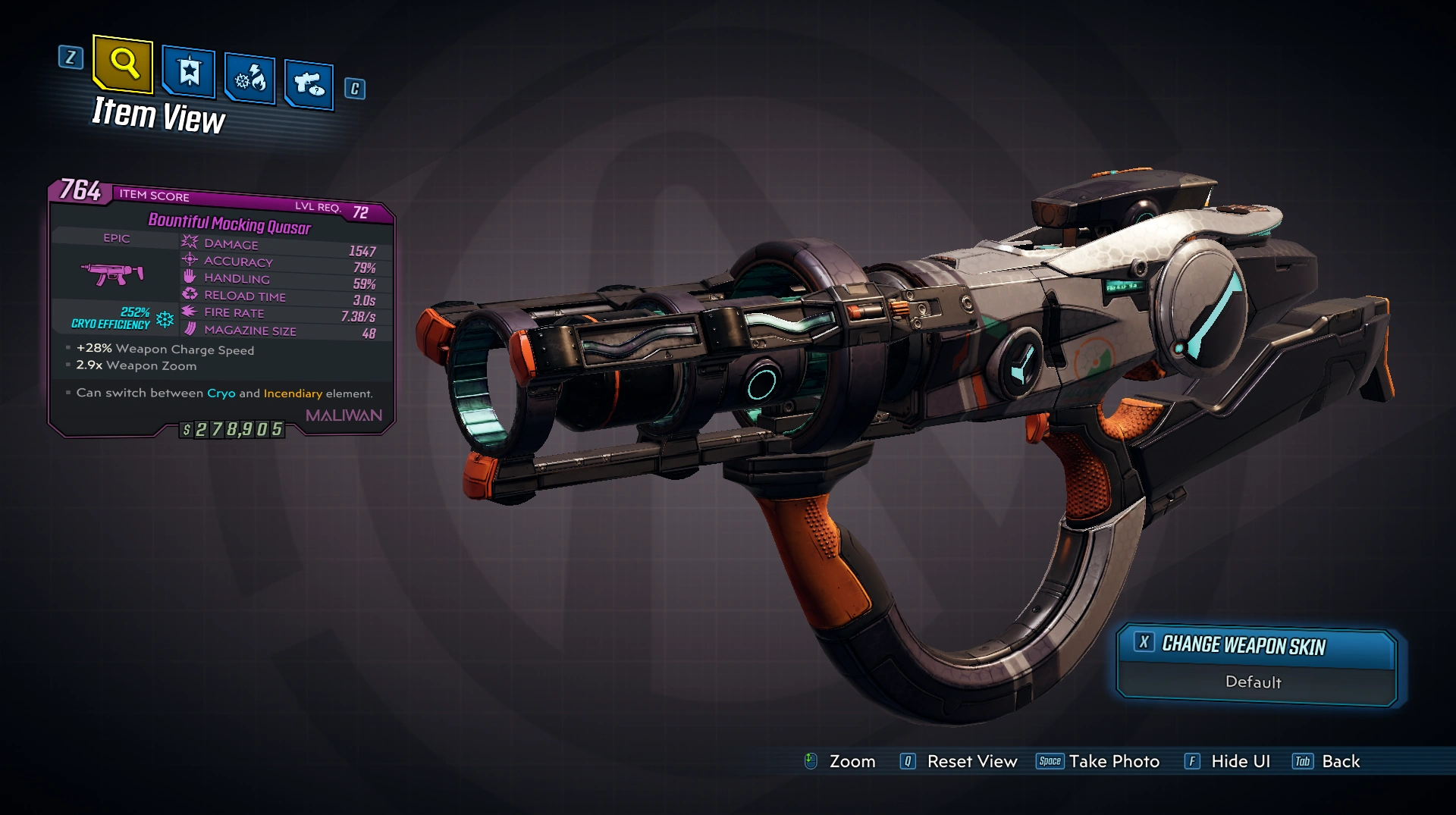This screenshot has height=815, width=1456.
Task: Go Back from the item view
Action: point(1326,761)
